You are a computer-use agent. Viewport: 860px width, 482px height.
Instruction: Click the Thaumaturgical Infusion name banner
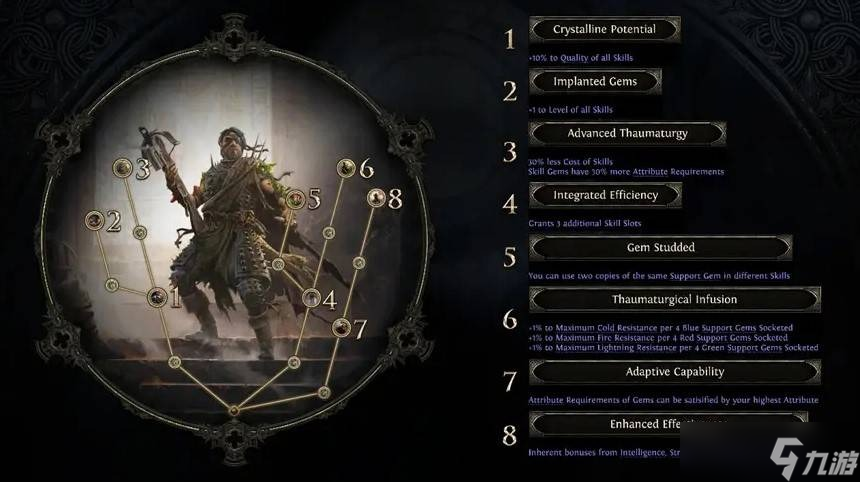pyautogui.click(x=674, y=299)
